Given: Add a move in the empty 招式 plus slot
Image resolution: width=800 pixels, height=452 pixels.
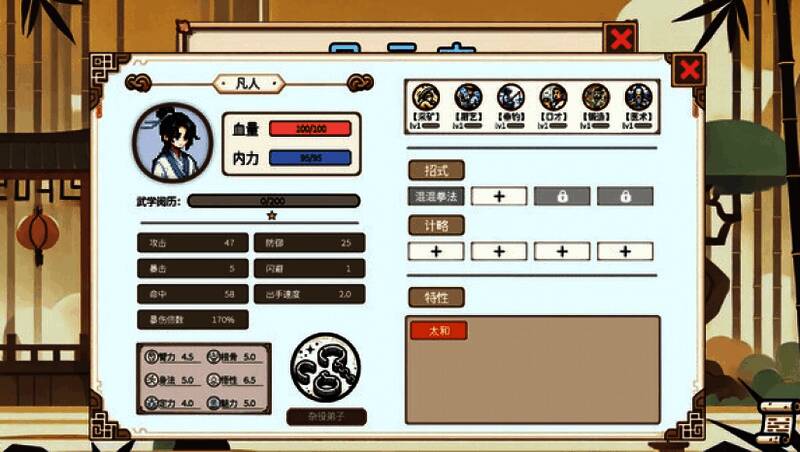Looking at the screenshot, I should (499, 196).
